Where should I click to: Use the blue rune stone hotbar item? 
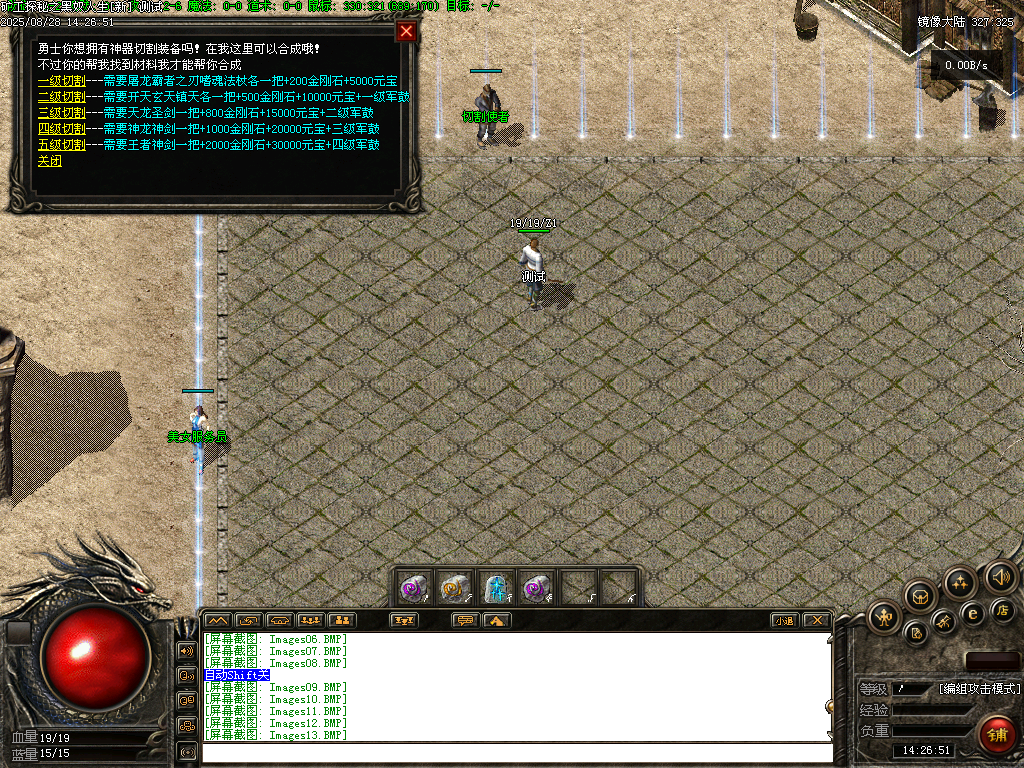tap(497, 587)
